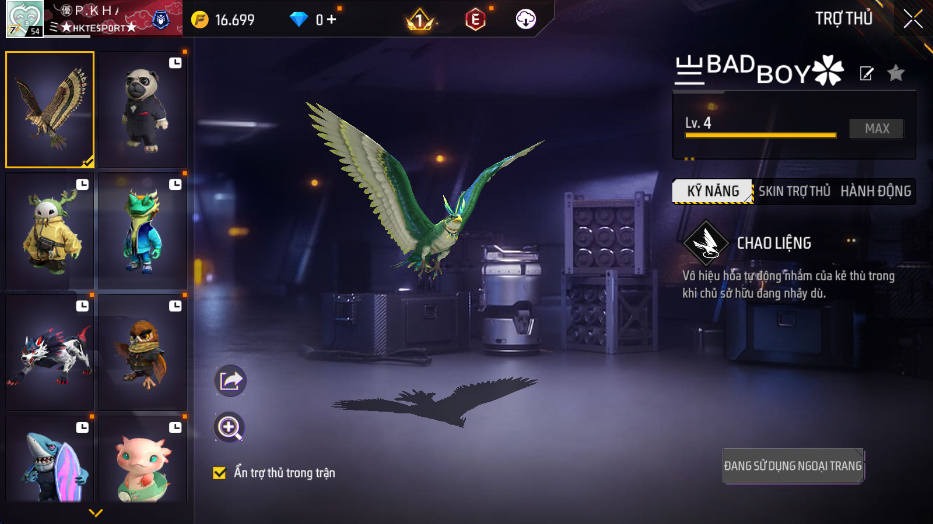Viewport: 933px width, 524px height.
Task: Choose the pug in suit pet
Action: tap(141, 109)
